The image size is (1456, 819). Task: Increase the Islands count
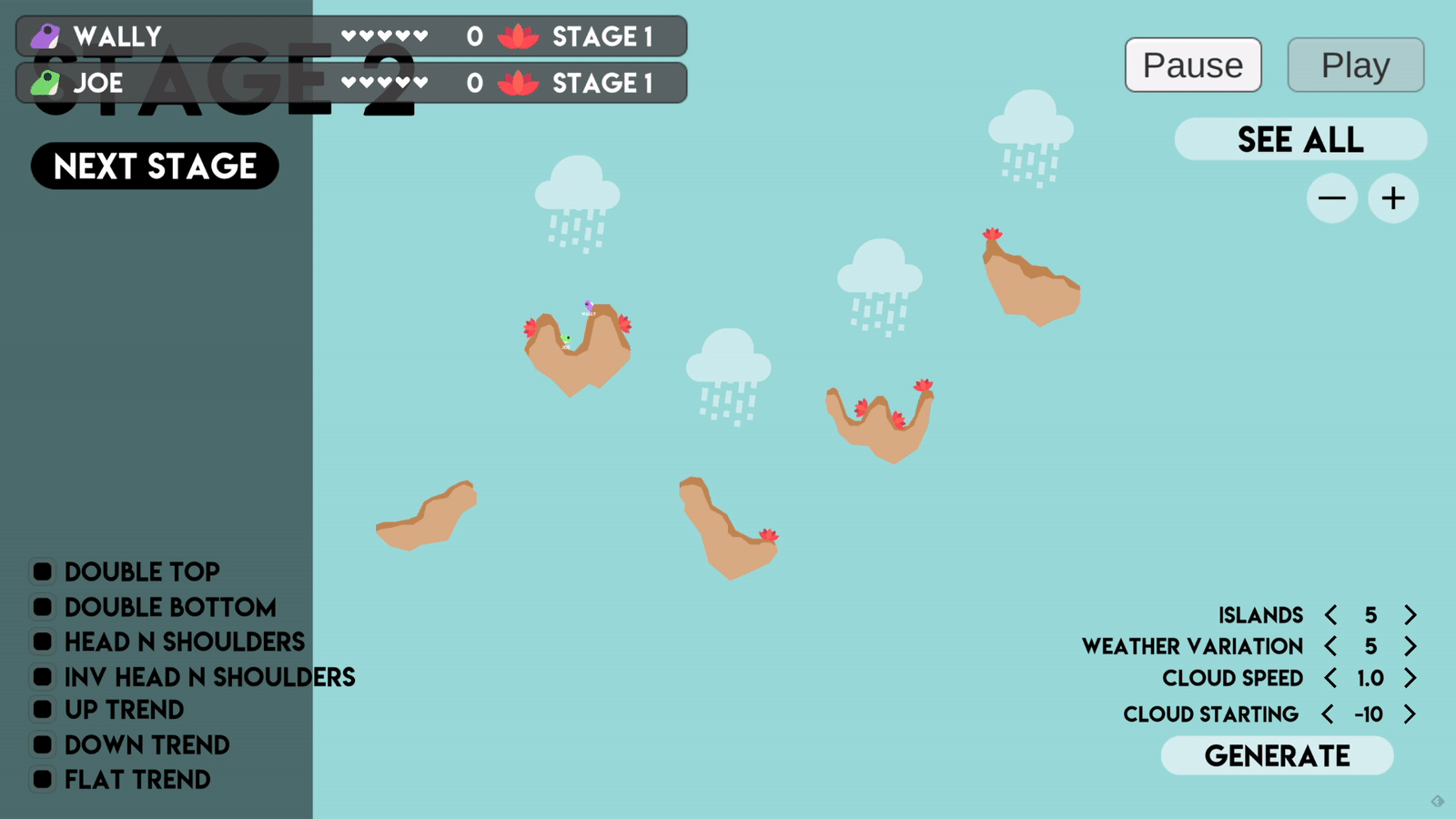click(1410, 615)
